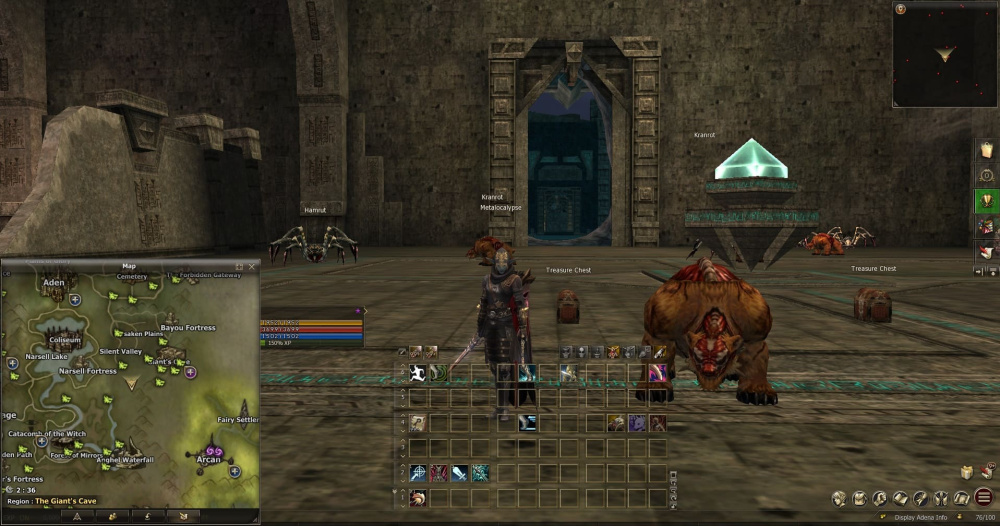Choose Bayou Fortress on the world map

tap(188, 327)
